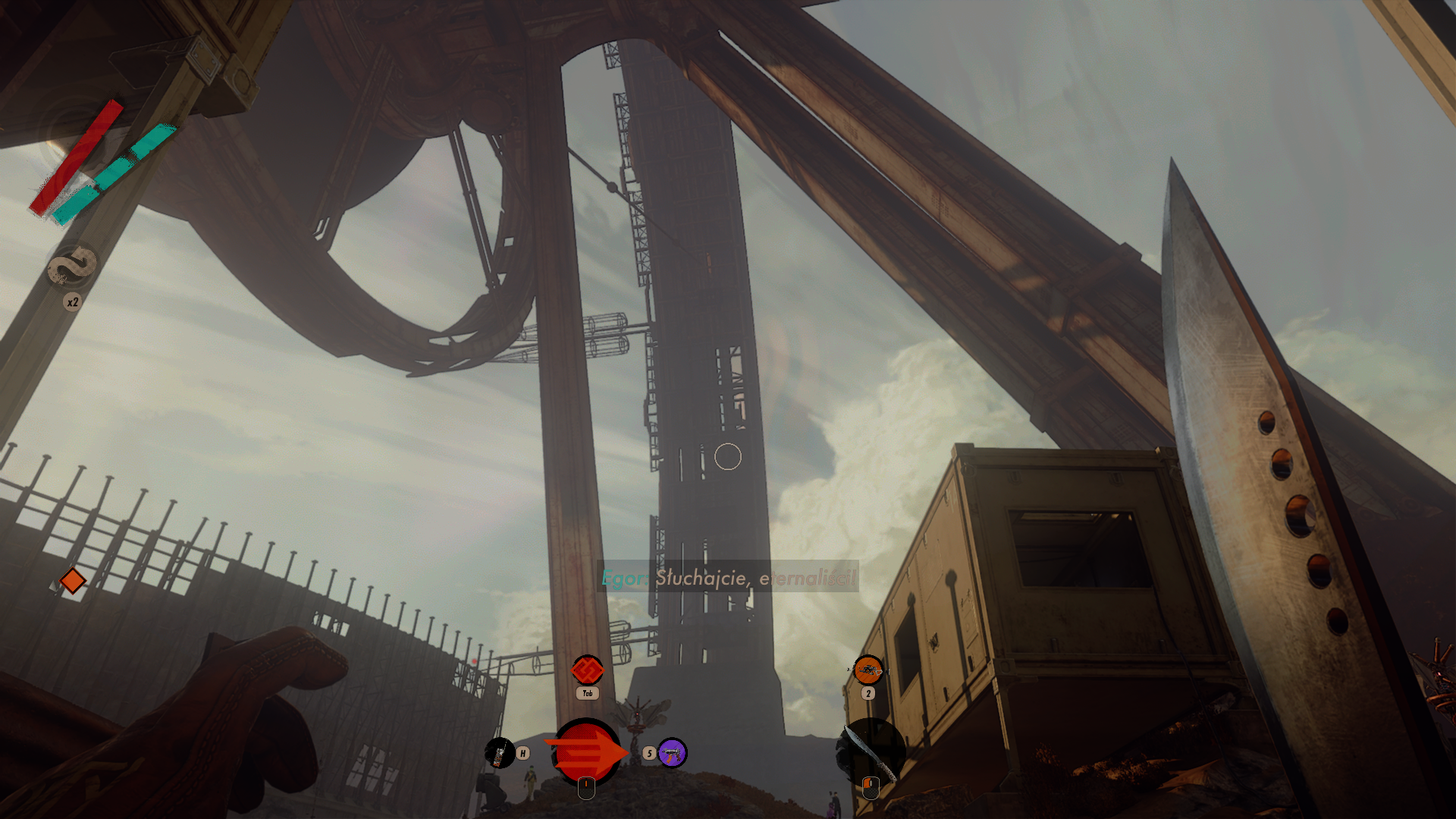Select the orange slab cycle icon
Image resolution: width=1456 pixels, height=819 pixels.
pyautogui.click(x=587, y=670)
